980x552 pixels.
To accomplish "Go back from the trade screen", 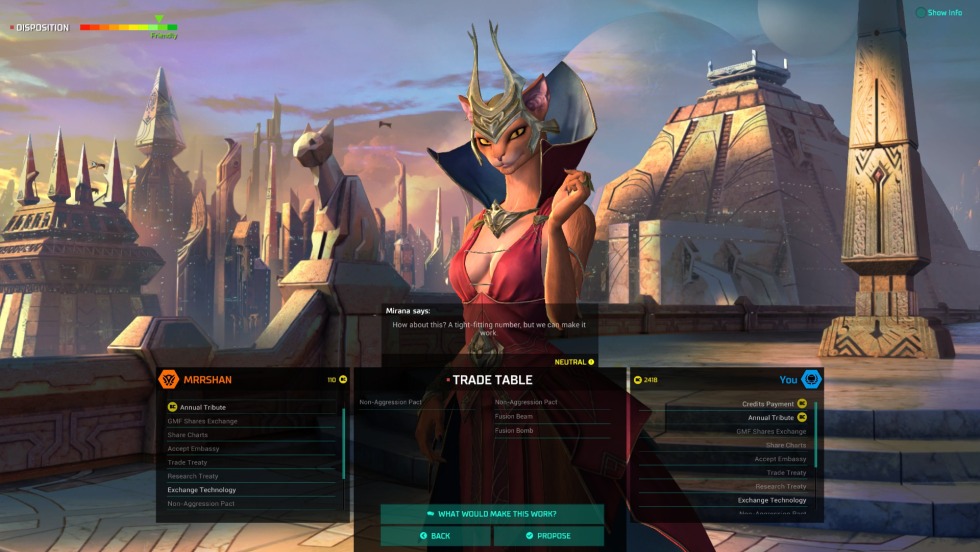I will tap(435, 536).
